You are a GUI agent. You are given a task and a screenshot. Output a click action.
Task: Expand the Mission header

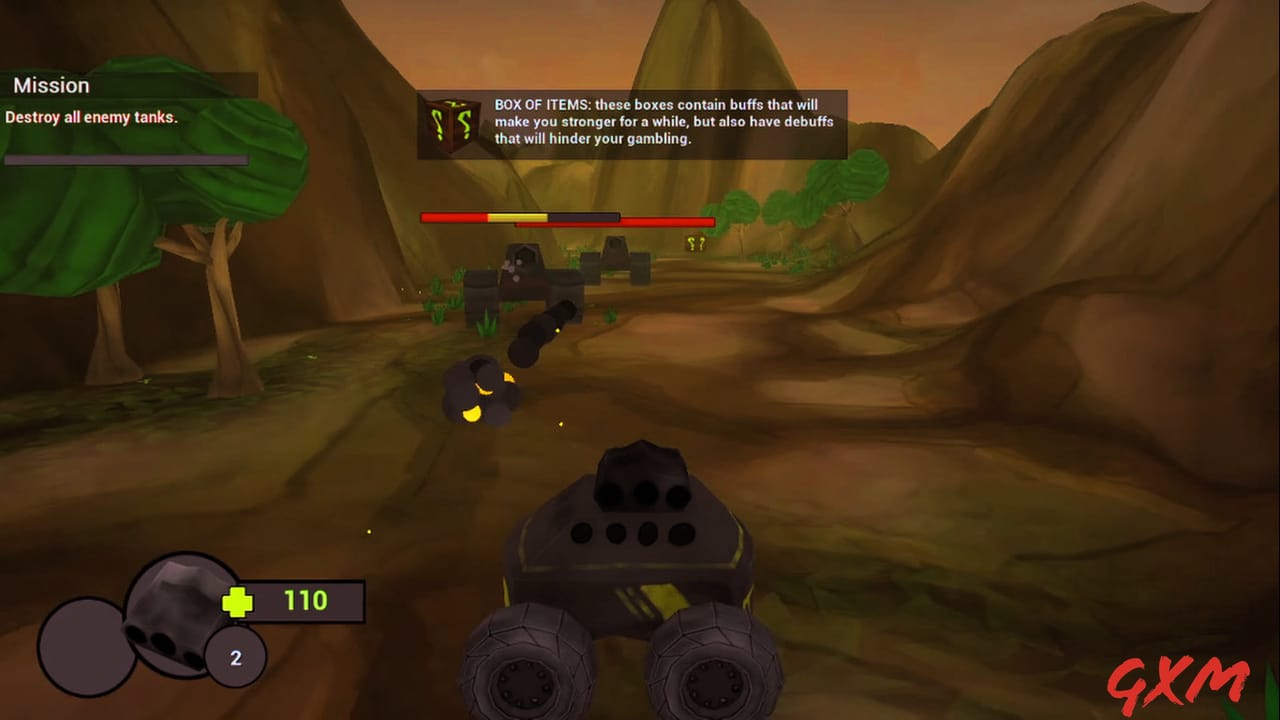coord(52,85)
